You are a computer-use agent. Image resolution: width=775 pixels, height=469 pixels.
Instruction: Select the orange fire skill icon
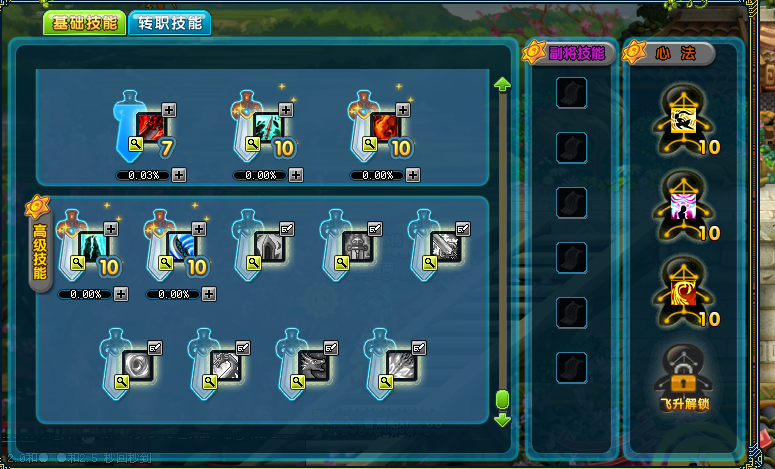385,126
